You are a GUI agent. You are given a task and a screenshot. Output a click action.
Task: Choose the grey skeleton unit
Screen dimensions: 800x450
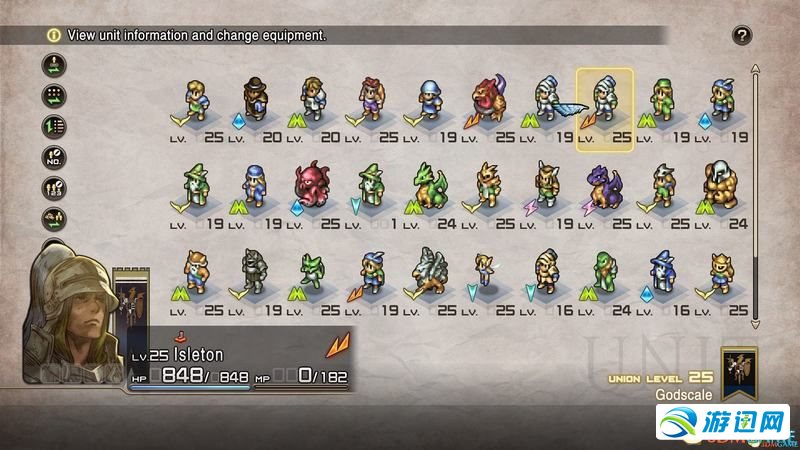pyautogui.click(x=252, y=270)
